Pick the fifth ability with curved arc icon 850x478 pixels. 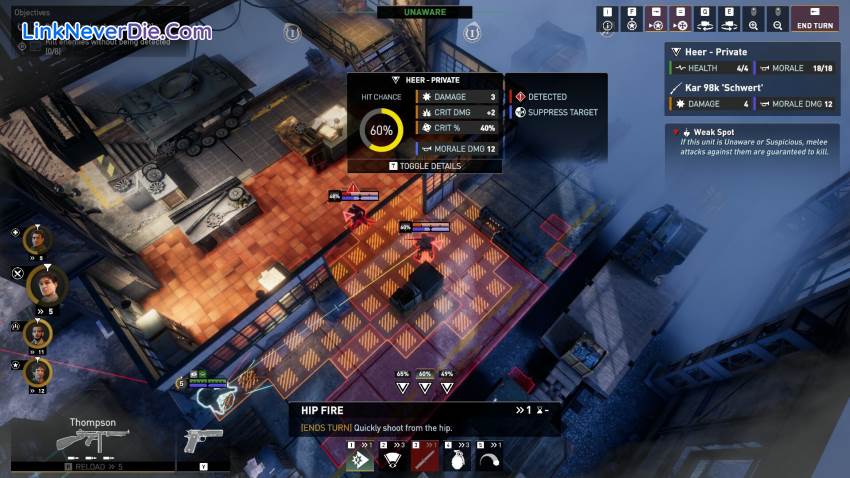[x=488, y=458]
